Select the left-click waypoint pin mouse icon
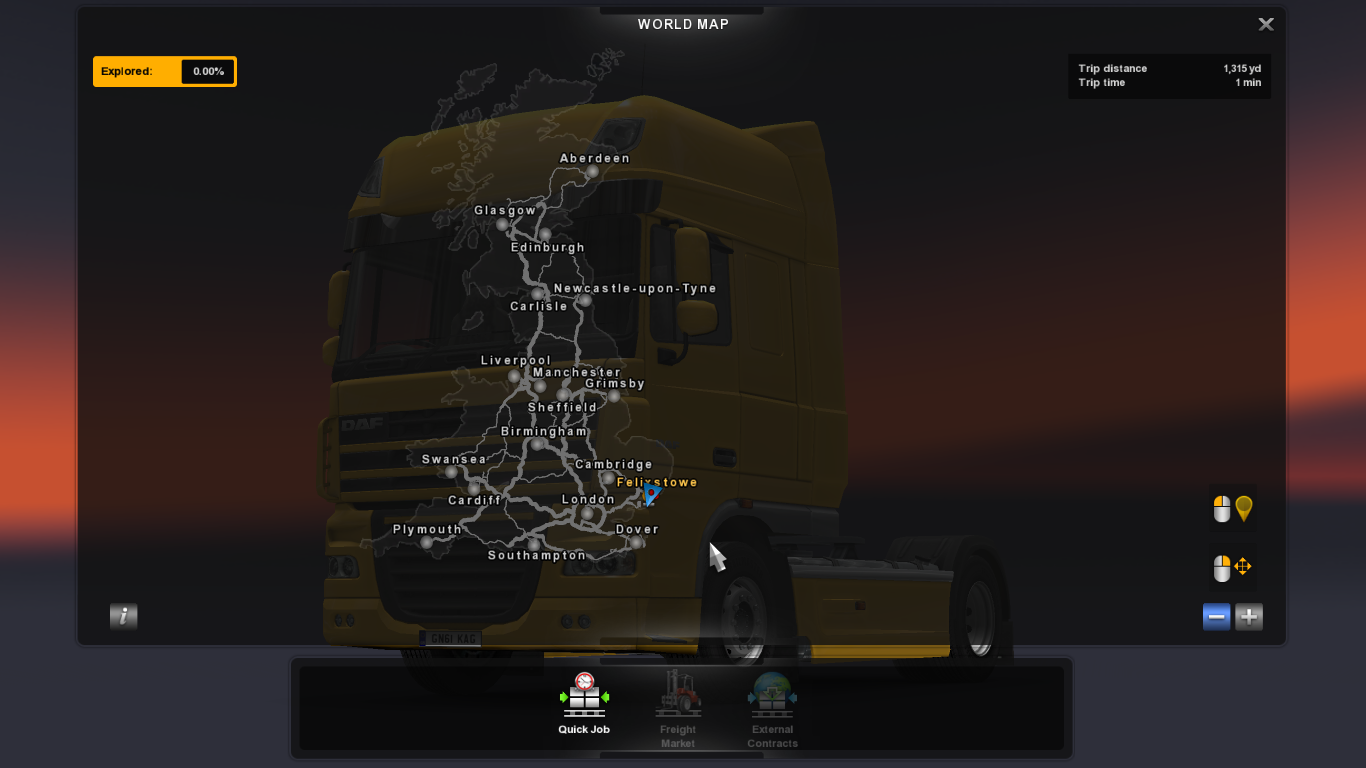1366x768 pixels. click(x=1230, y=509)
